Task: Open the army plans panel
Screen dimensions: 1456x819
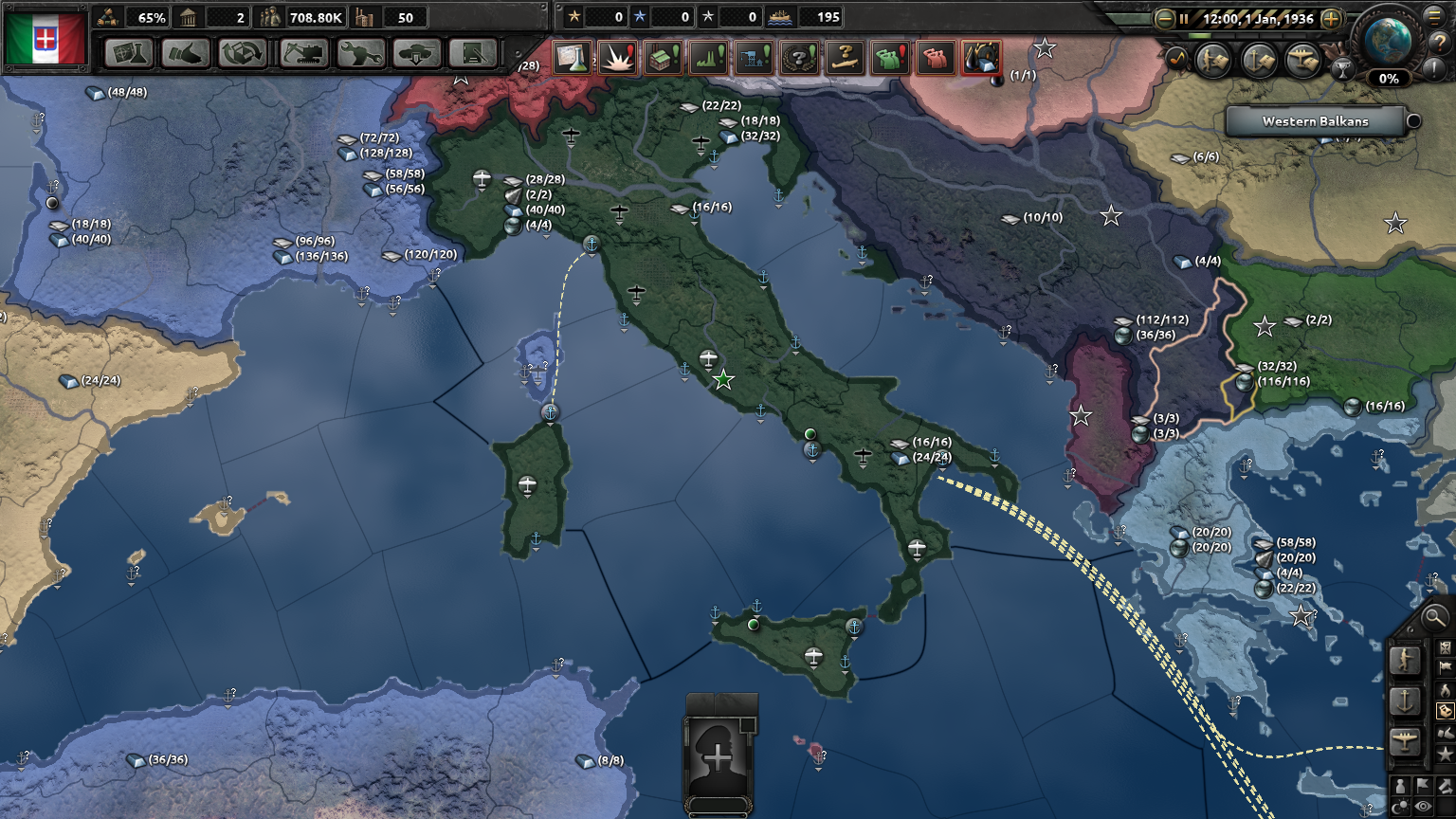Action: 1212,61
